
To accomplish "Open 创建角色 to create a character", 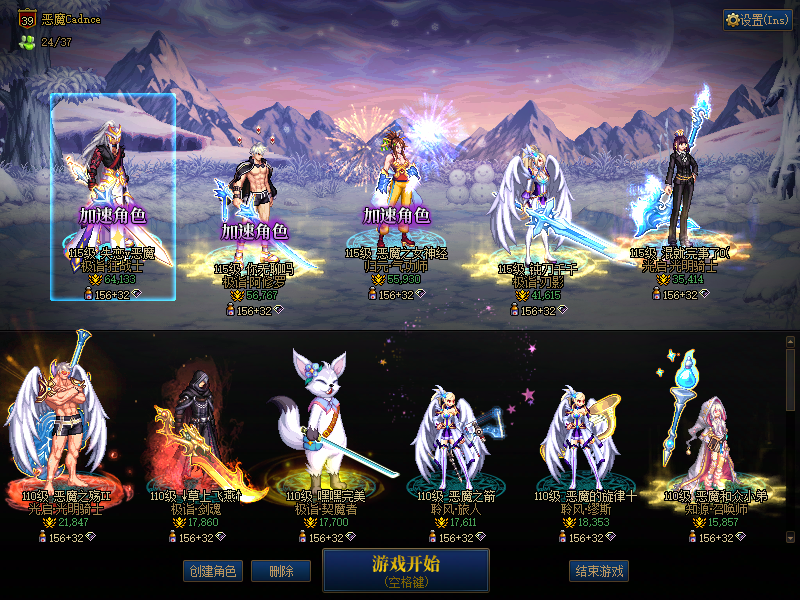I will click(211, 571).
